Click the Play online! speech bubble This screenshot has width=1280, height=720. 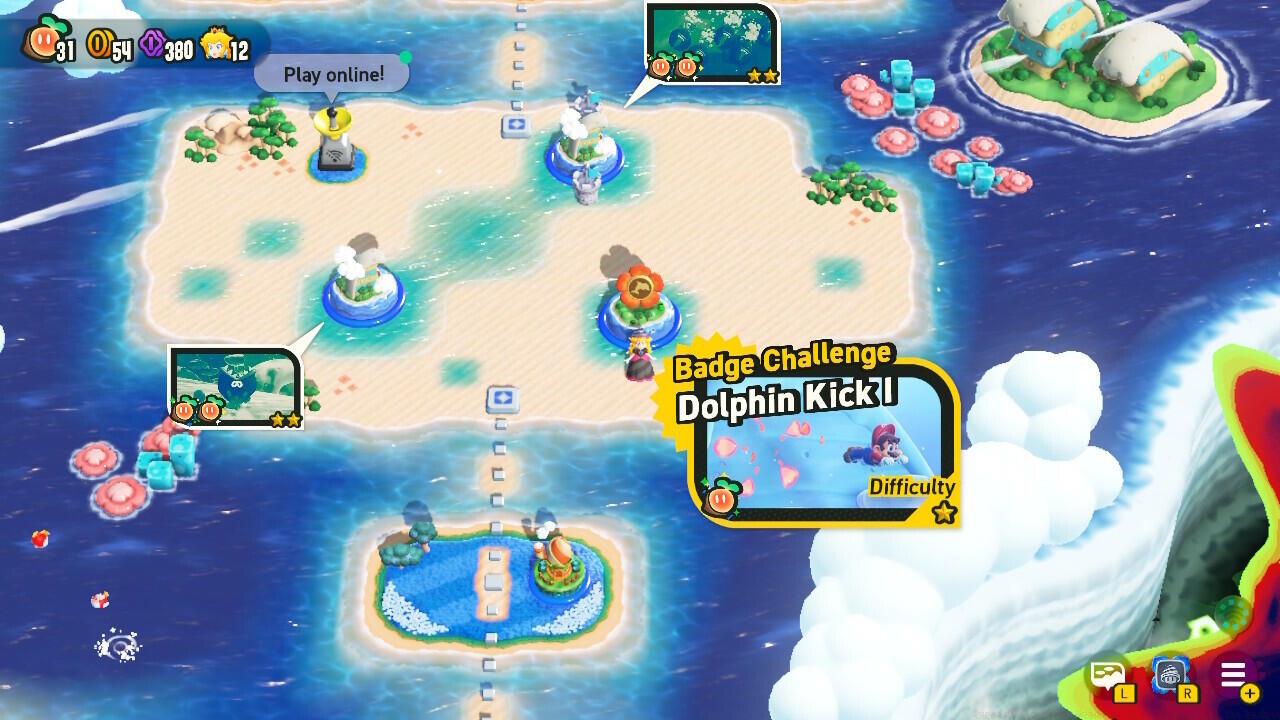click(330, 74)
